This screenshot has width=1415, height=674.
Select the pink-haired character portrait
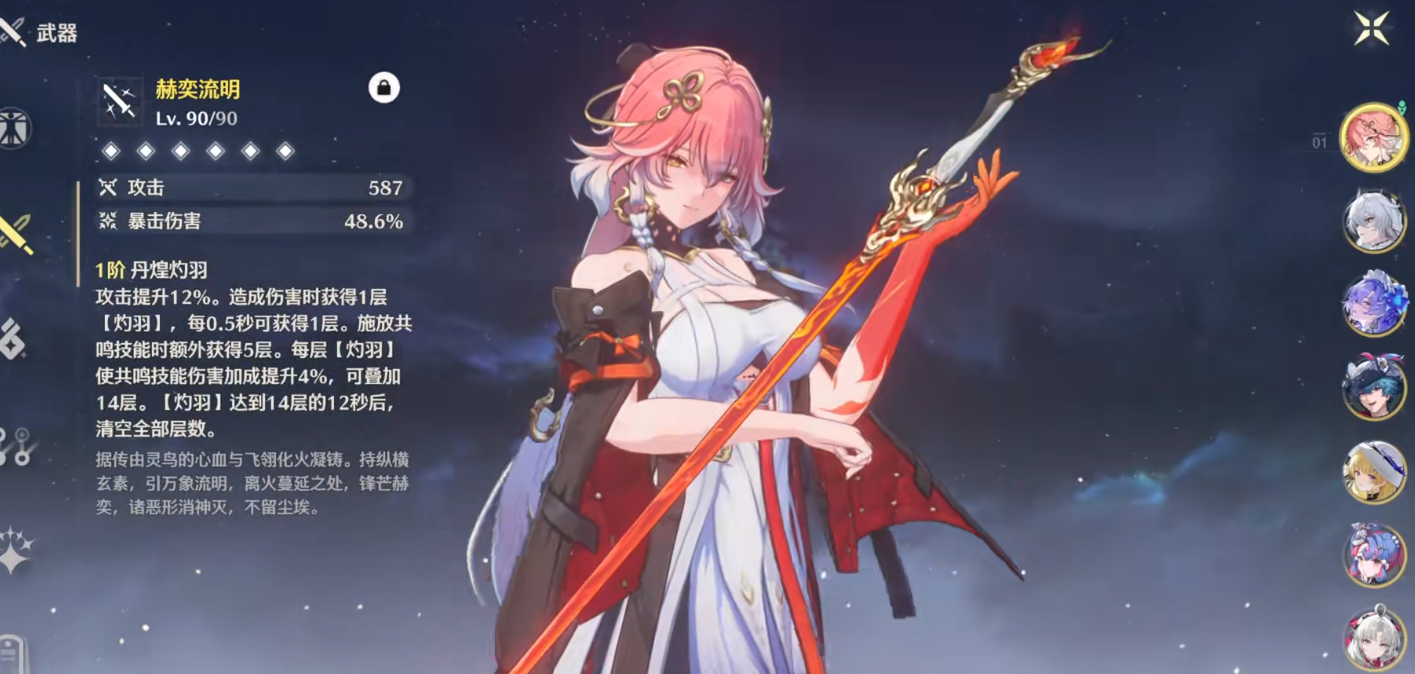pyautogui.click(x=1374, y=138)
